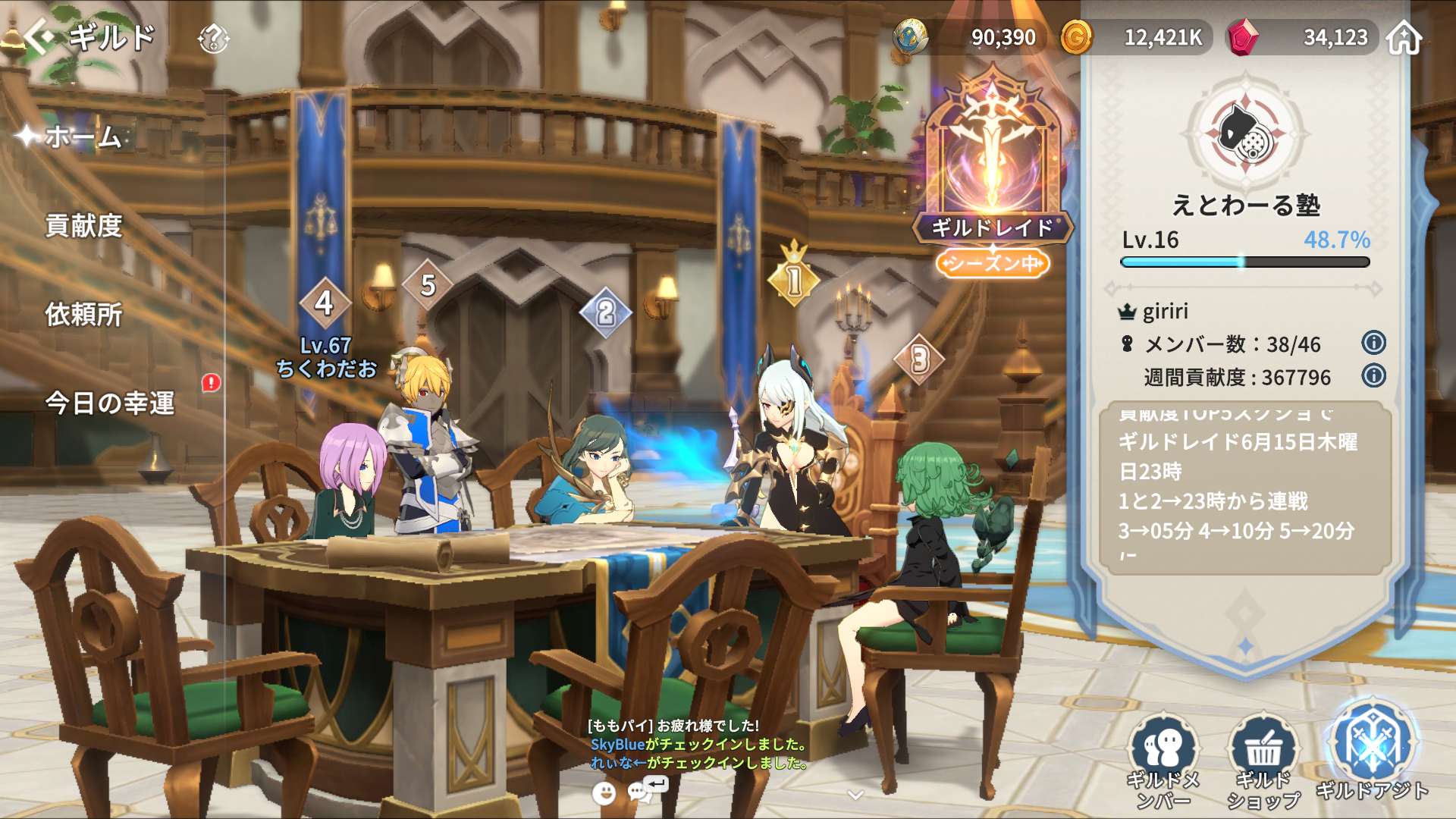Image resolution: width=1456 pixels, height=819 pixels.
Task: Go back using the arrow beside ギルド
Action: pyautogui.click(x=38, y=36)
